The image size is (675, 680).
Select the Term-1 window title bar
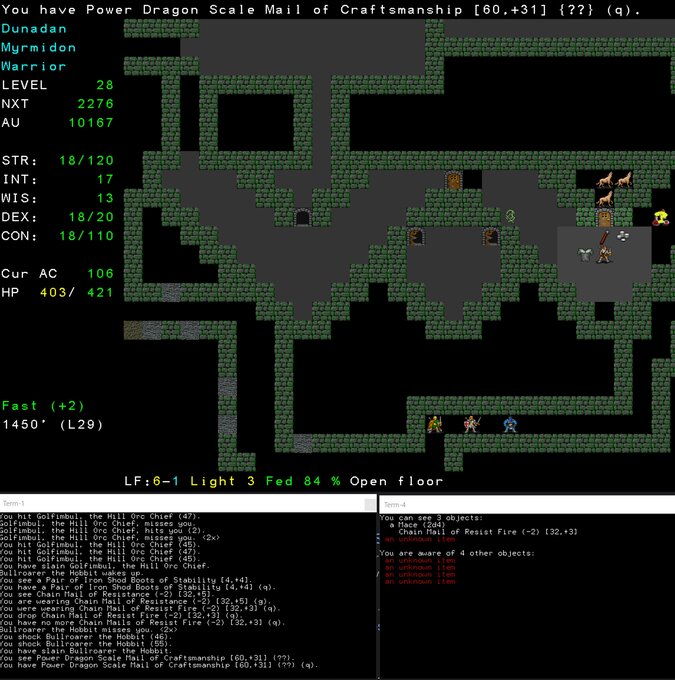tap(188, 503)
